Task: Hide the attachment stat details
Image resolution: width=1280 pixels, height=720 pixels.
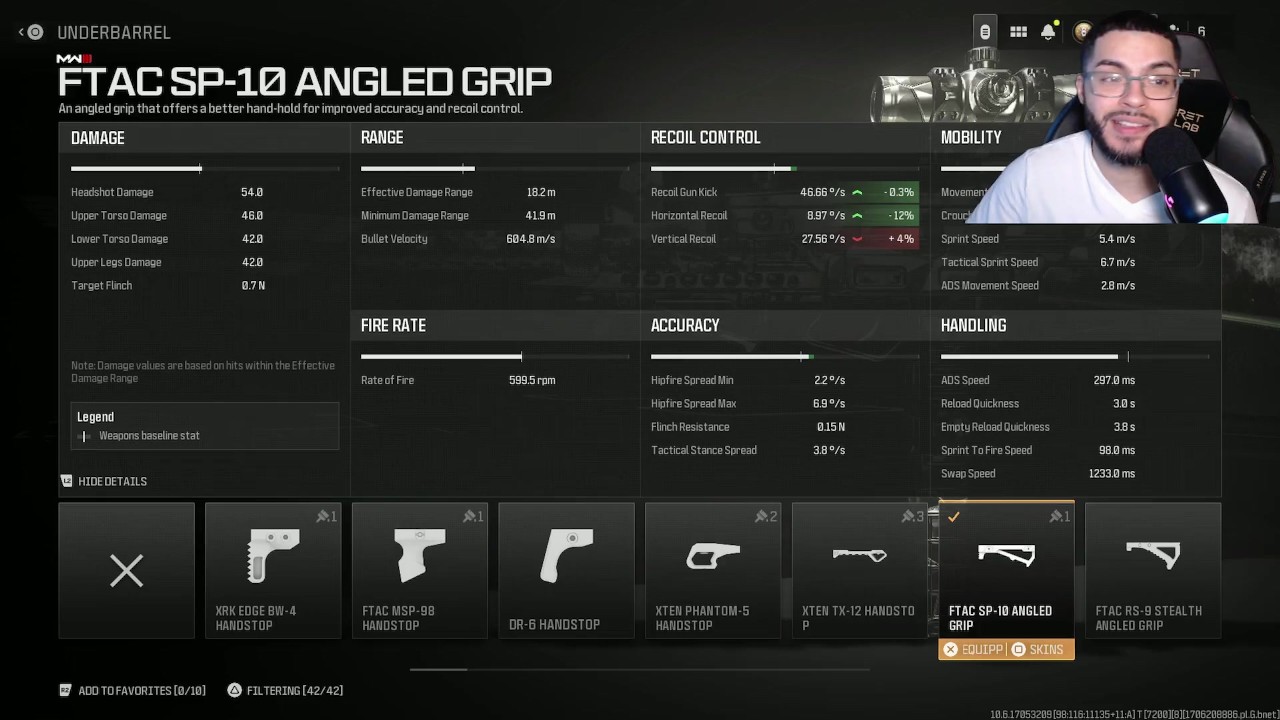Action: 104,481
